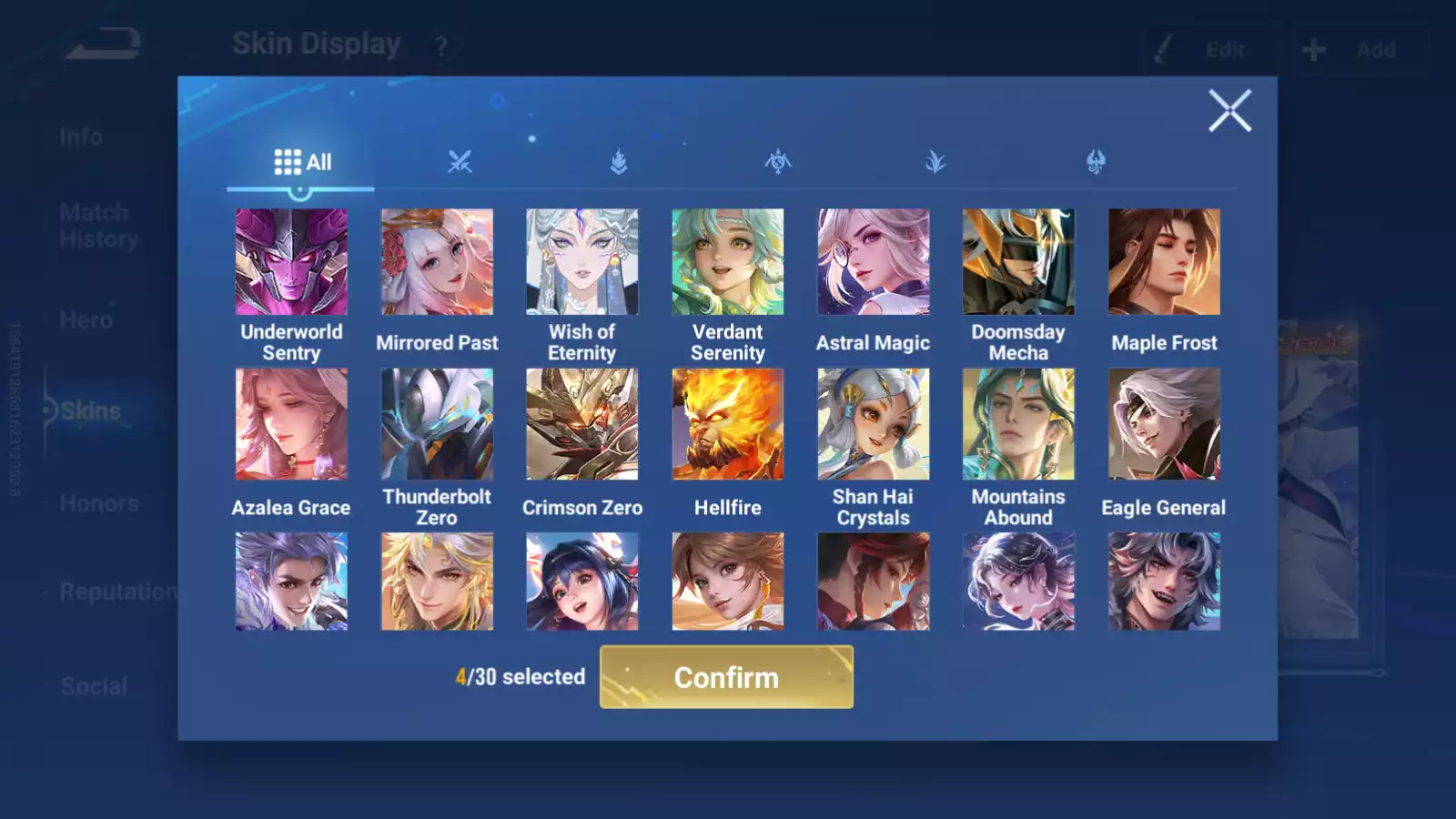Screen dimensions: 1456x819
Task: Pick the Eagle General skin
Action: [x=1164, y=424]
